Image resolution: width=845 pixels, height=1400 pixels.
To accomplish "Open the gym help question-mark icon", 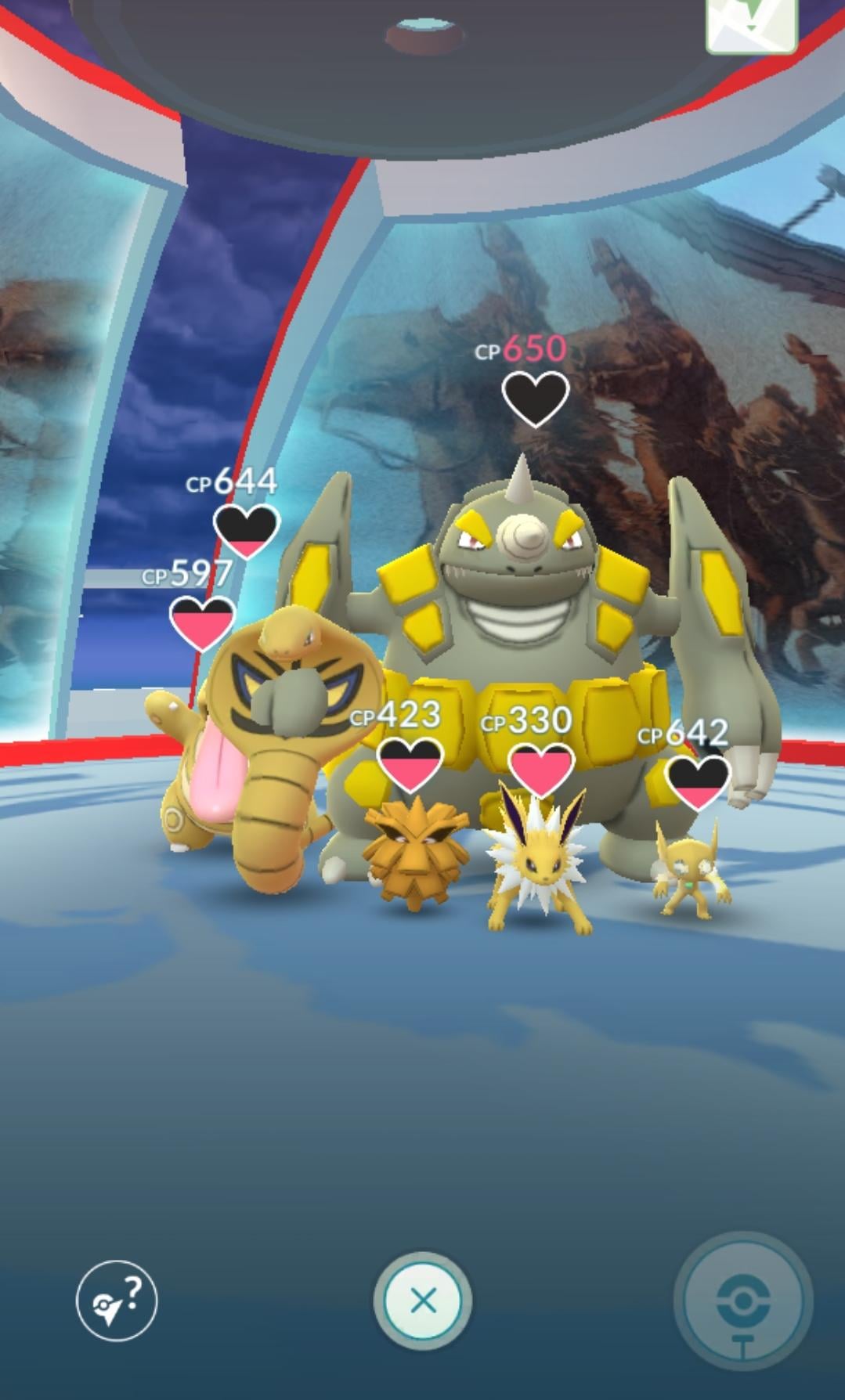I will (x=117, y=1301).
